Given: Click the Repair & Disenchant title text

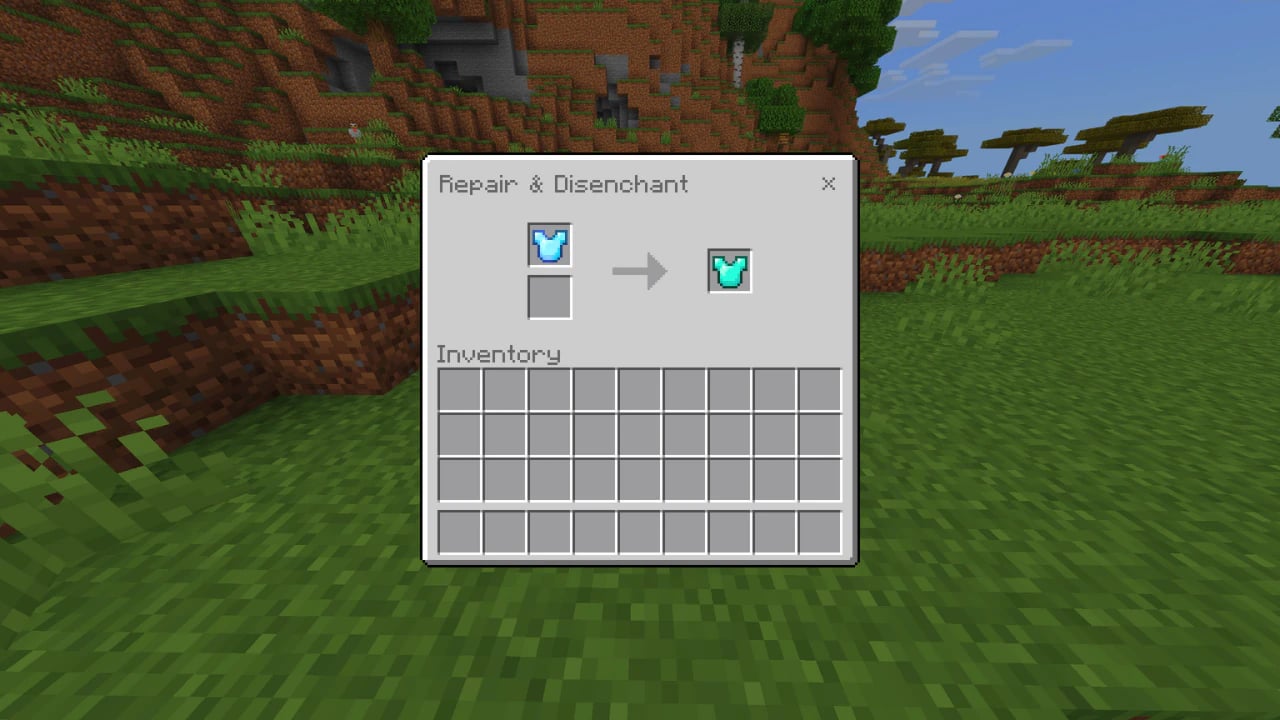Looking at the screenshot, I should [x=563, y=184].
